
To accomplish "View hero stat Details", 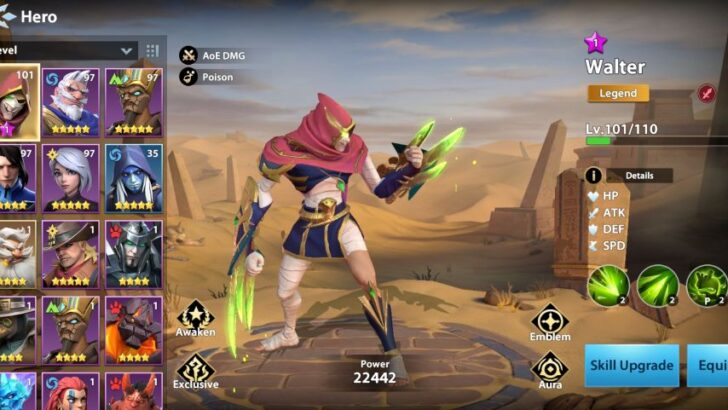I will (x=629, y=175).
